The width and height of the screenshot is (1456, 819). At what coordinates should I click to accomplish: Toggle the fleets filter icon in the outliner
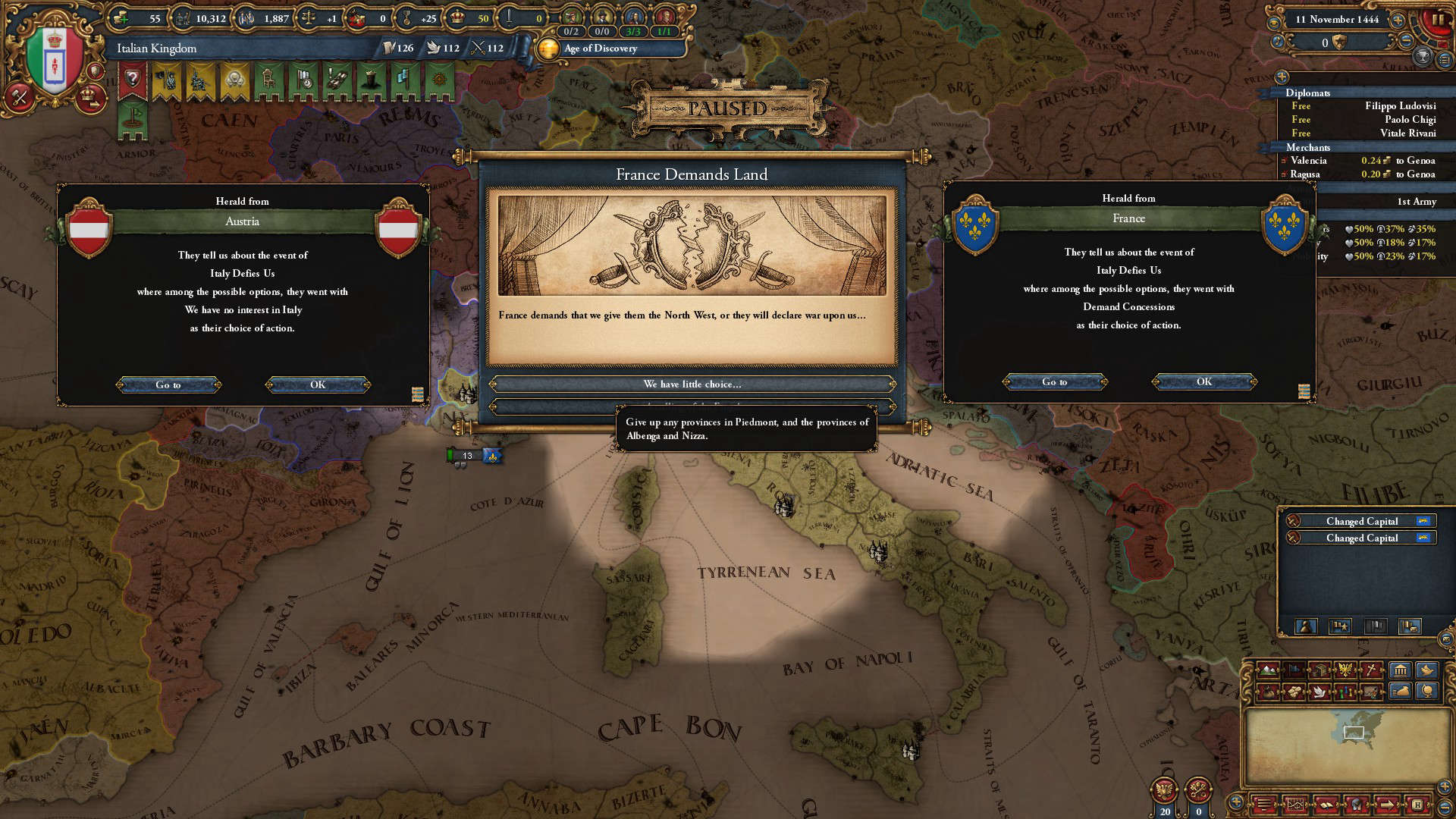(x=1376, y=627)
